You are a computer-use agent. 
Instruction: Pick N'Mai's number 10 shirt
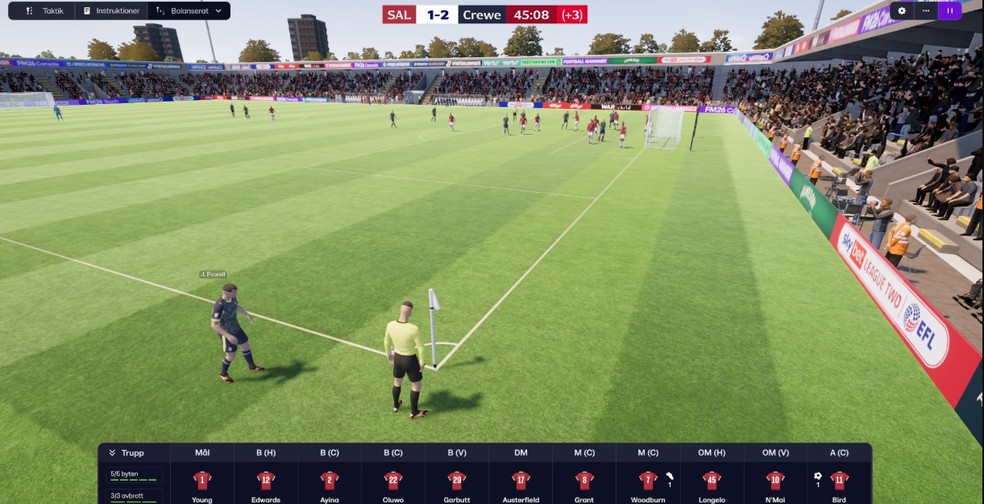775,480
